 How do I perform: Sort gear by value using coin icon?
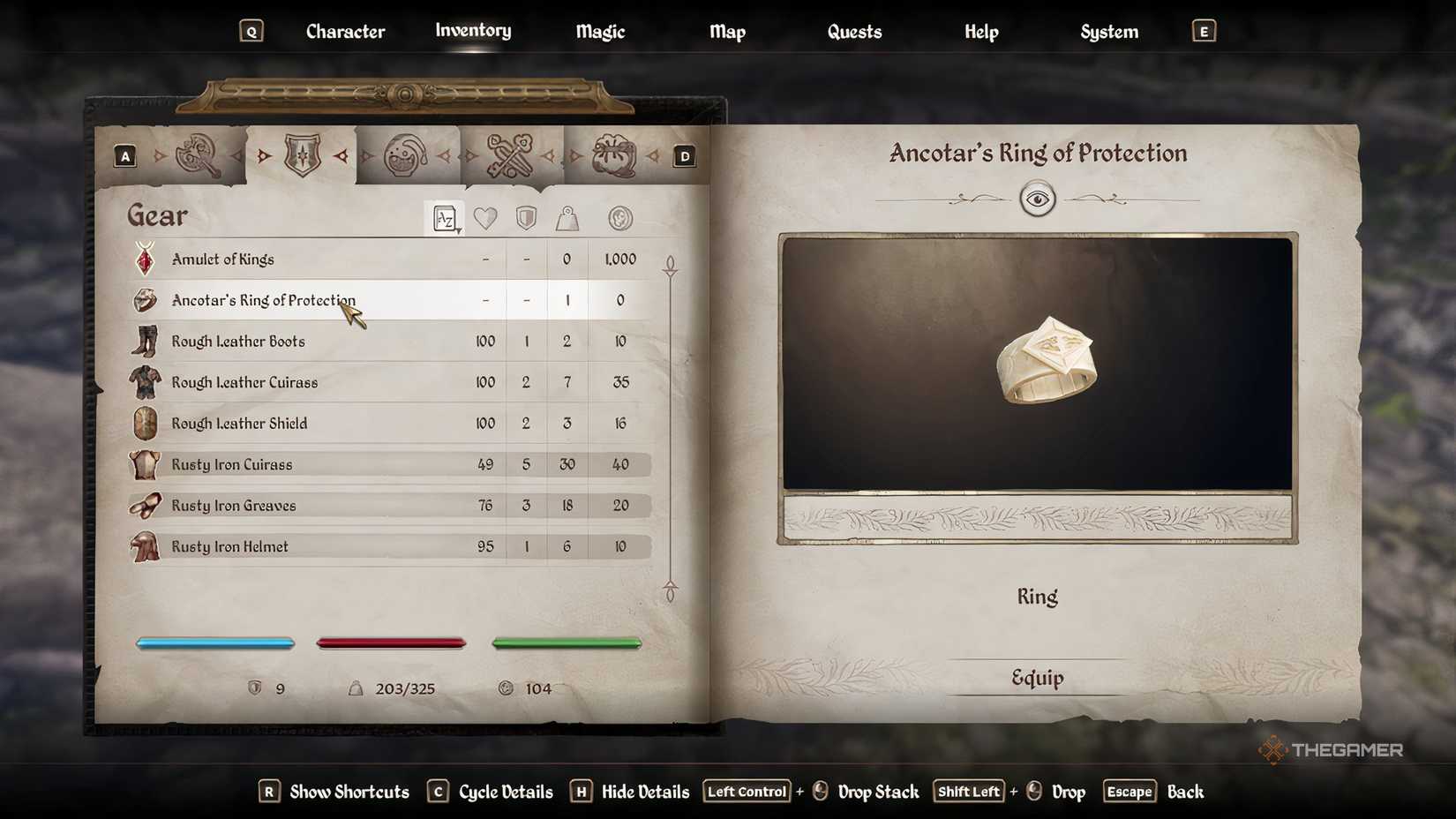pyautogui.click(x=618, y=218)
